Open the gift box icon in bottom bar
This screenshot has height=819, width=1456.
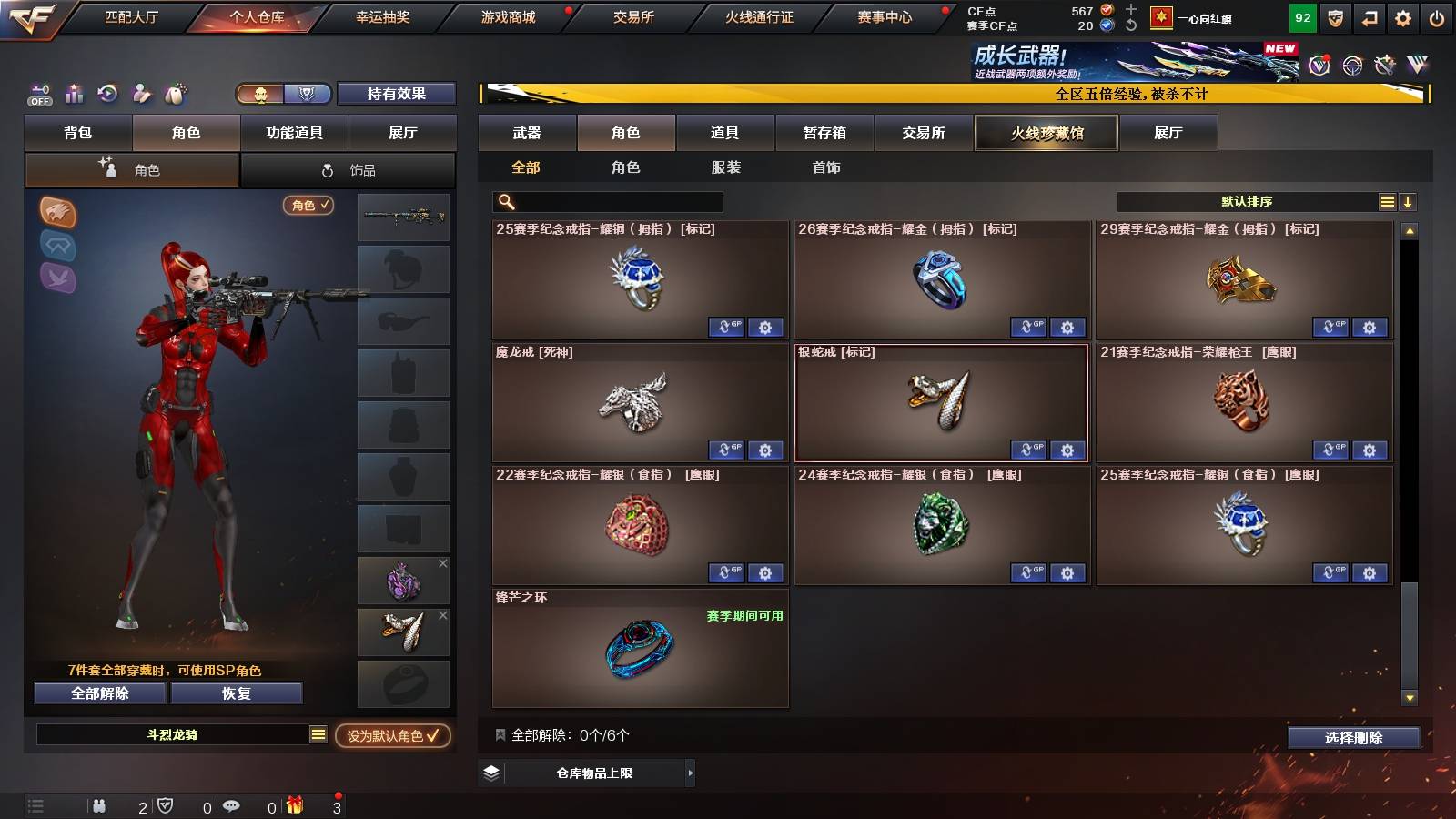click(x=293, y=805)
